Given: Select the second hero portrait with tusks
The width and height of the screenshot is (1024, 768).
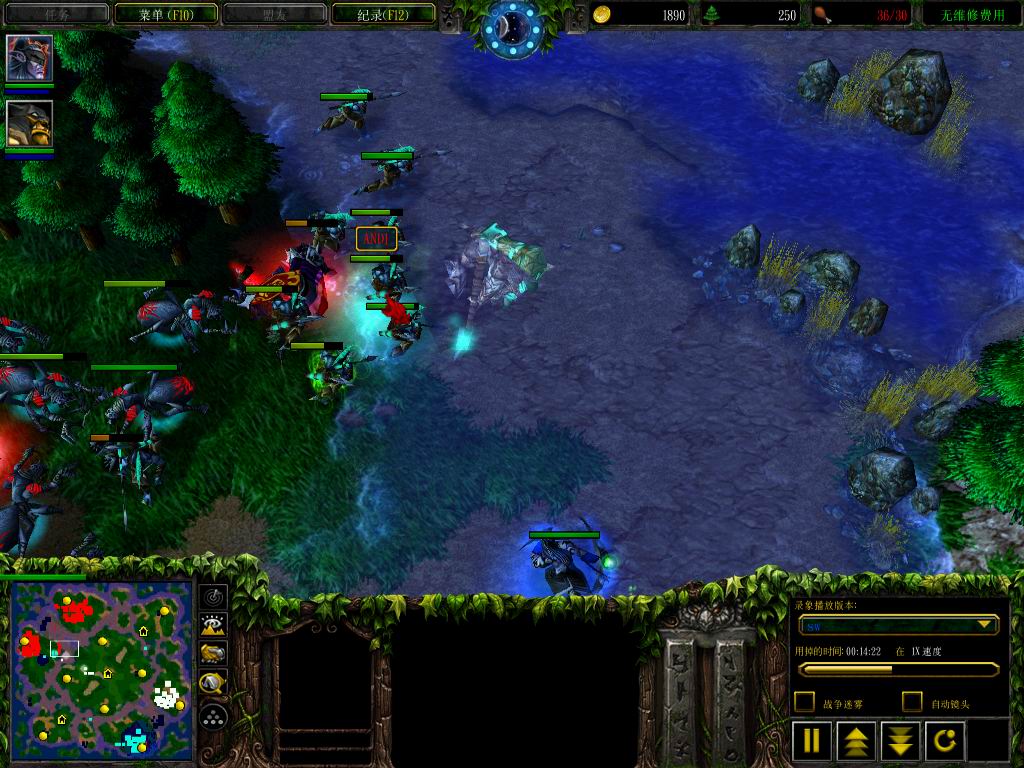Looking at the screenshot, I should [29, 123].
